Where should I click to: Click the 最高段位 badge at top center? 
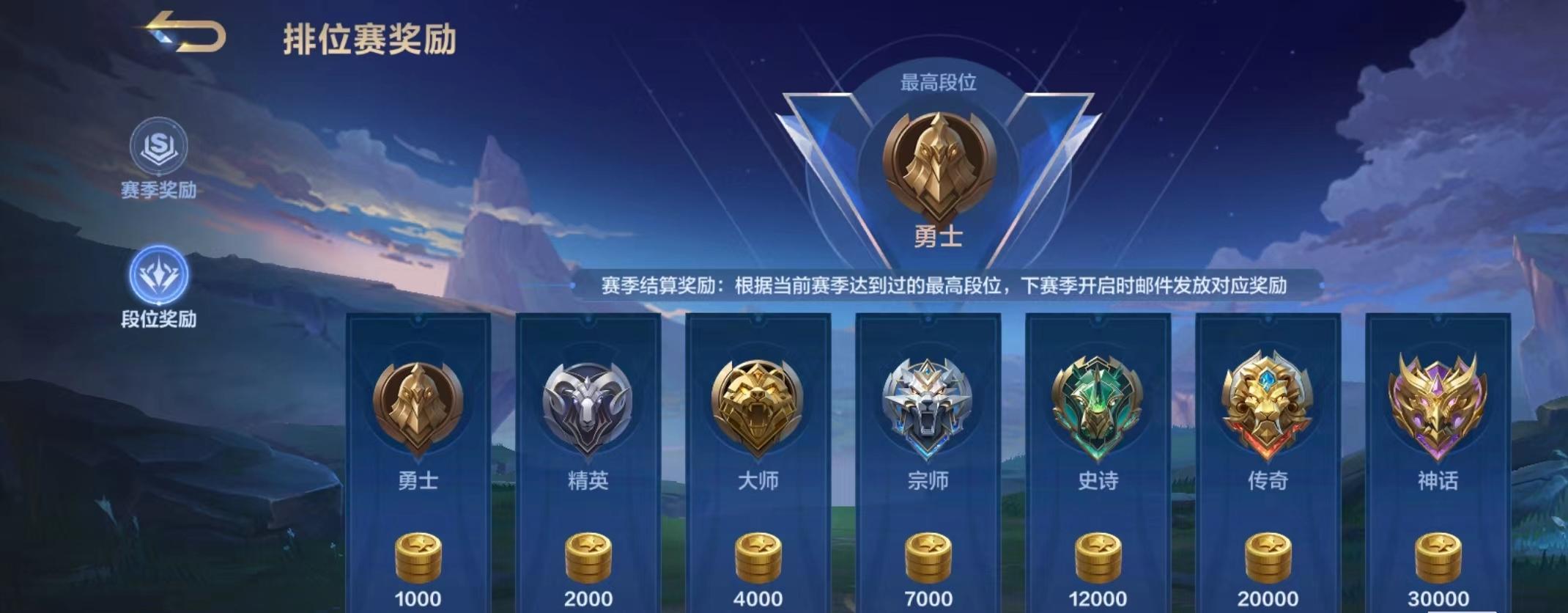click(938, 158)
